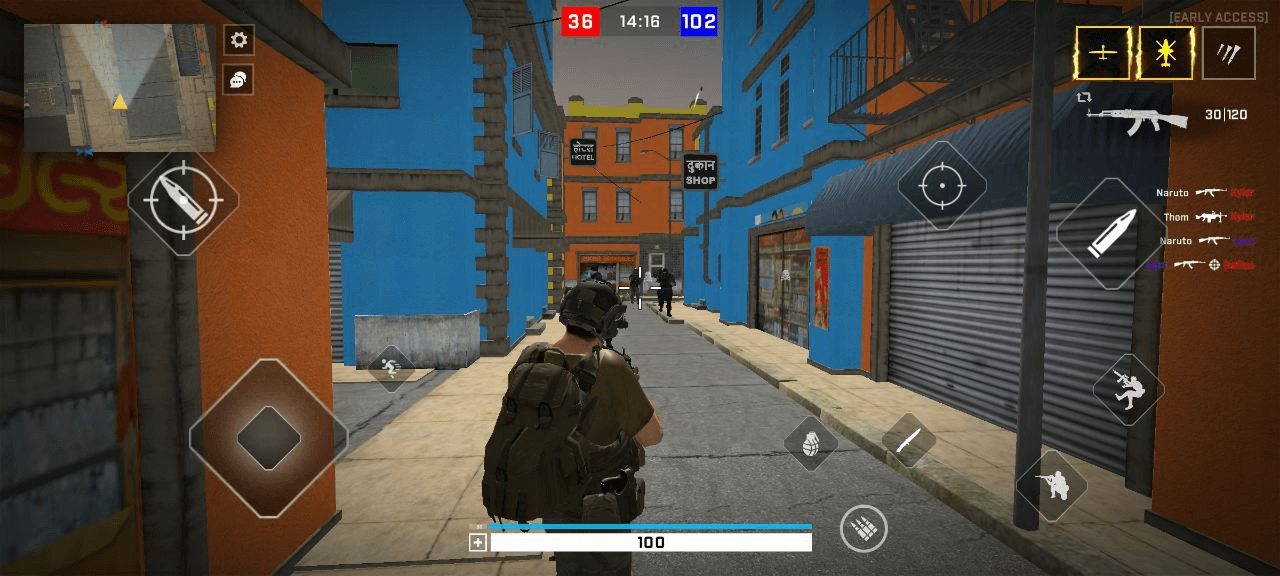This screenshot has height=576, width=1280.
Task: Fire using the left crosshair bullet button
Action: pyautogui.click(x=183, y=201)
